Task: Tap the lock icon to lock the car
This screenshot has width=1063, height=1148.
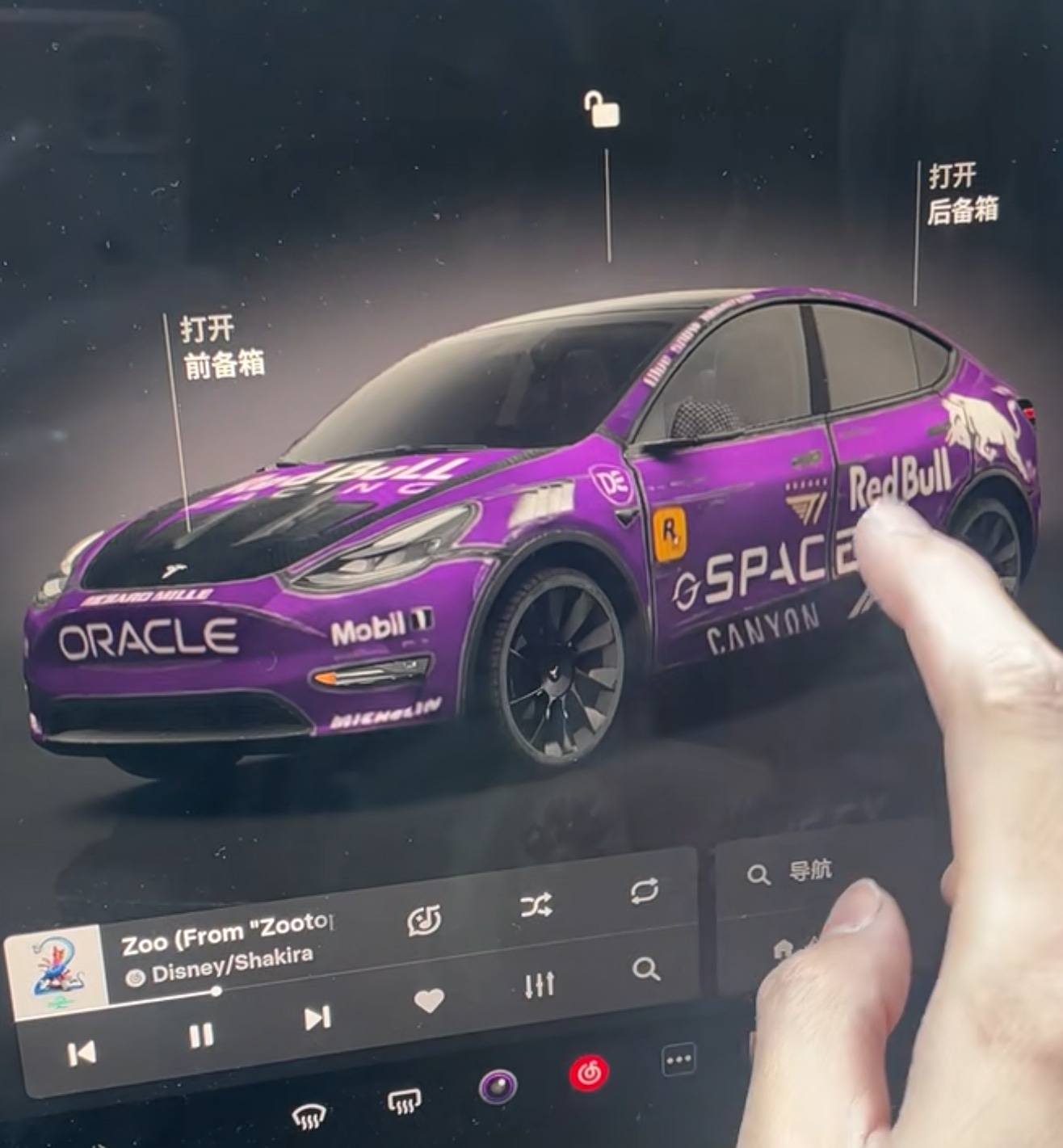Action: pyautogui.click(x=600, y=111)
